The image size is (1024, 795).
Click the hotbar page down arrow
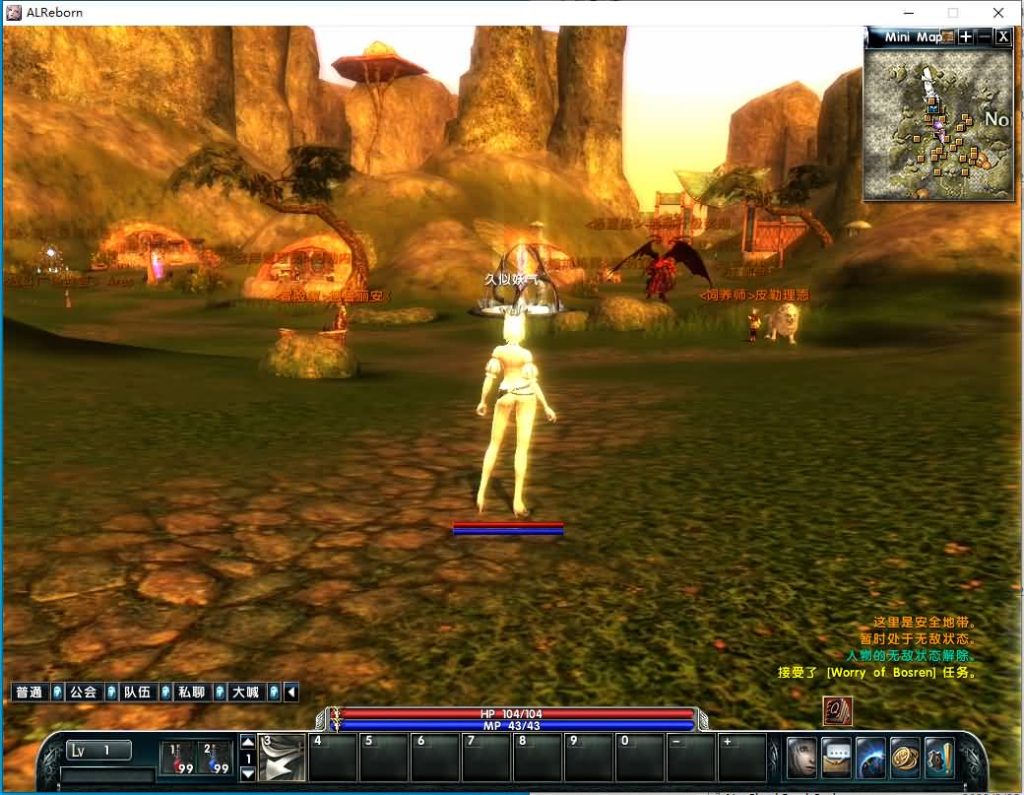(x=248, y=774)
